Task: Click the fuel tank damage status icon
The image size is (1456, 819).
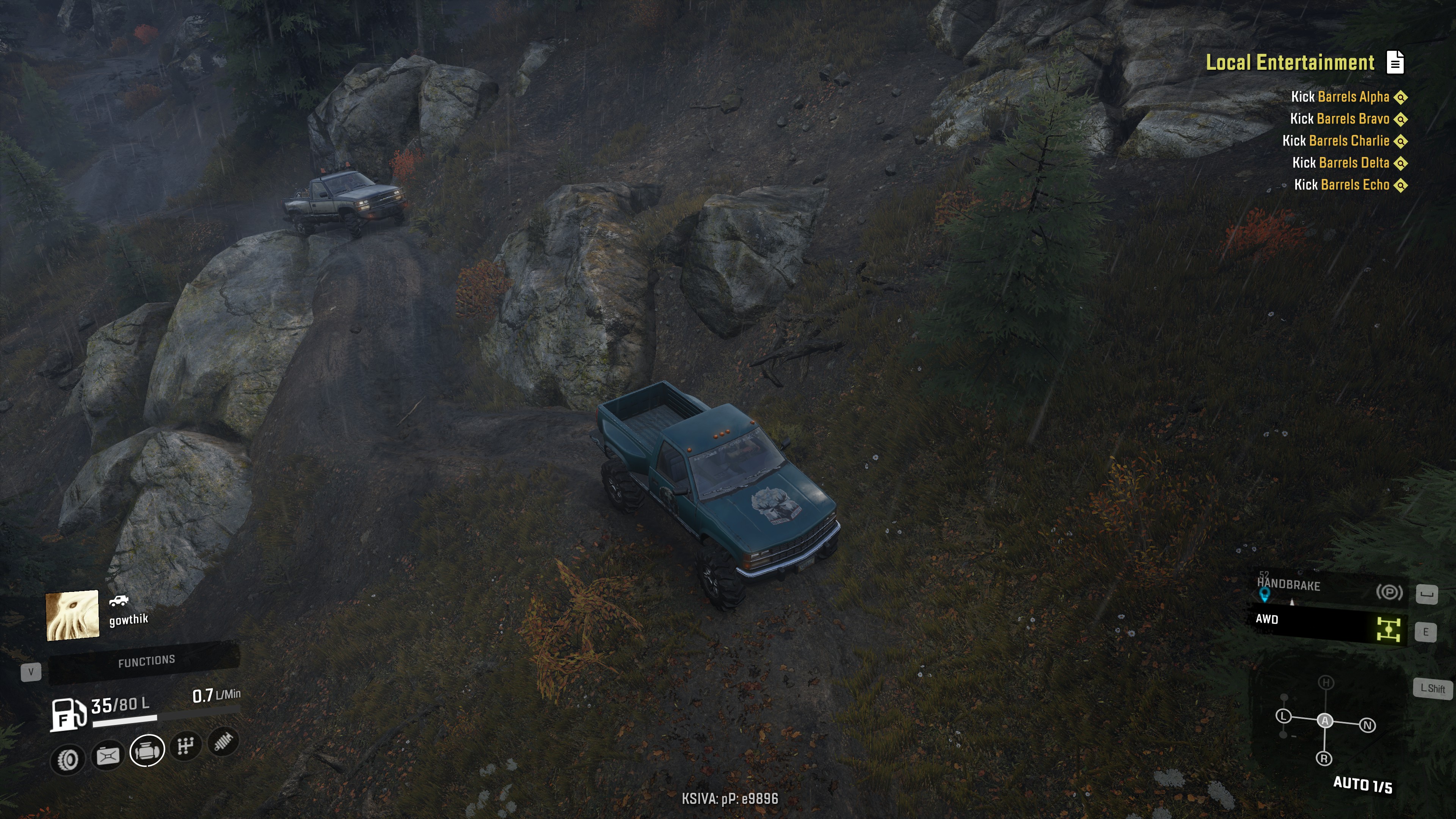Action: [x=107, y=756]
